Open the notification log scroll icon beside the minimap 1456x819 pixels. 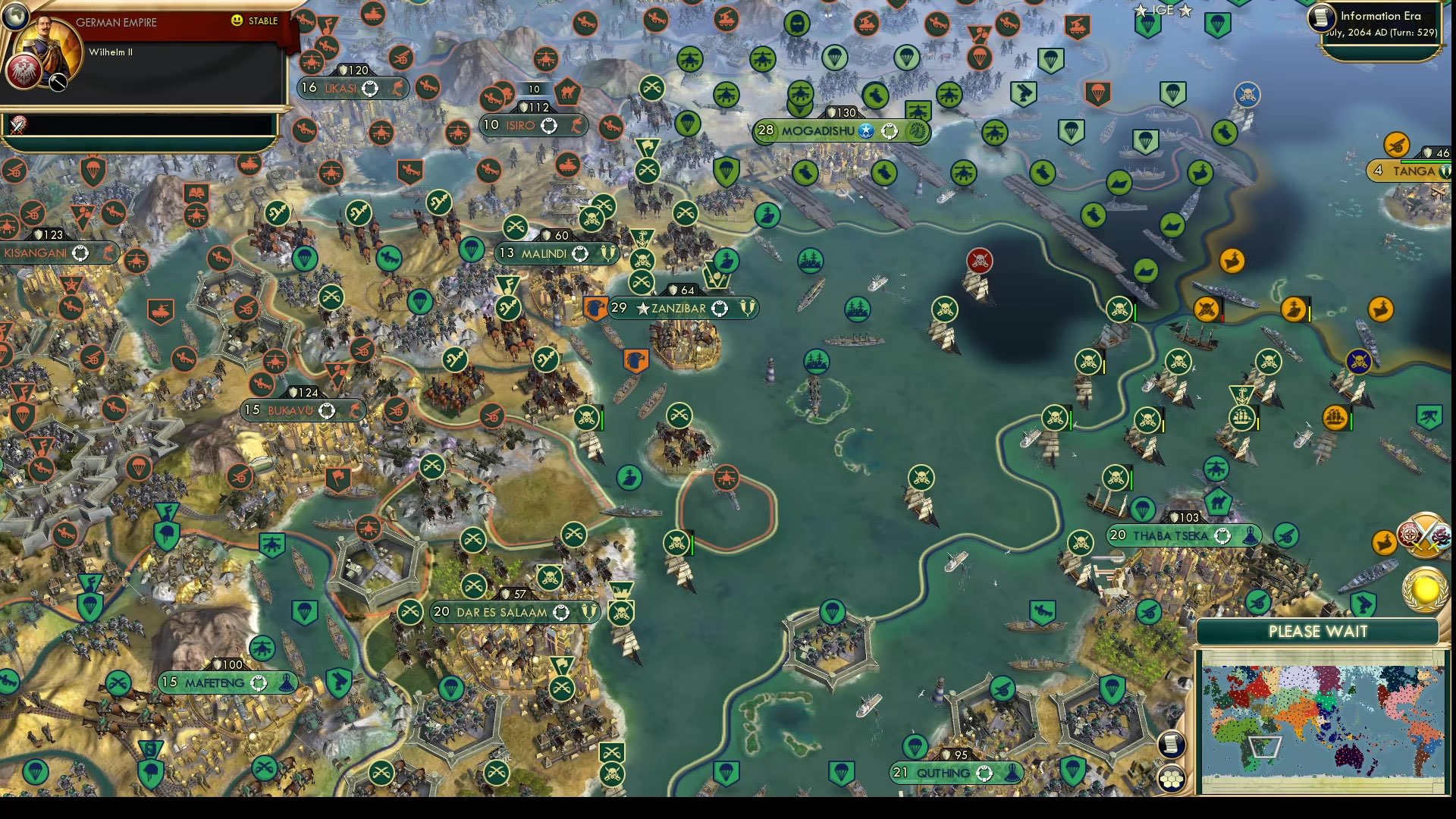[x=1173, y=744]
